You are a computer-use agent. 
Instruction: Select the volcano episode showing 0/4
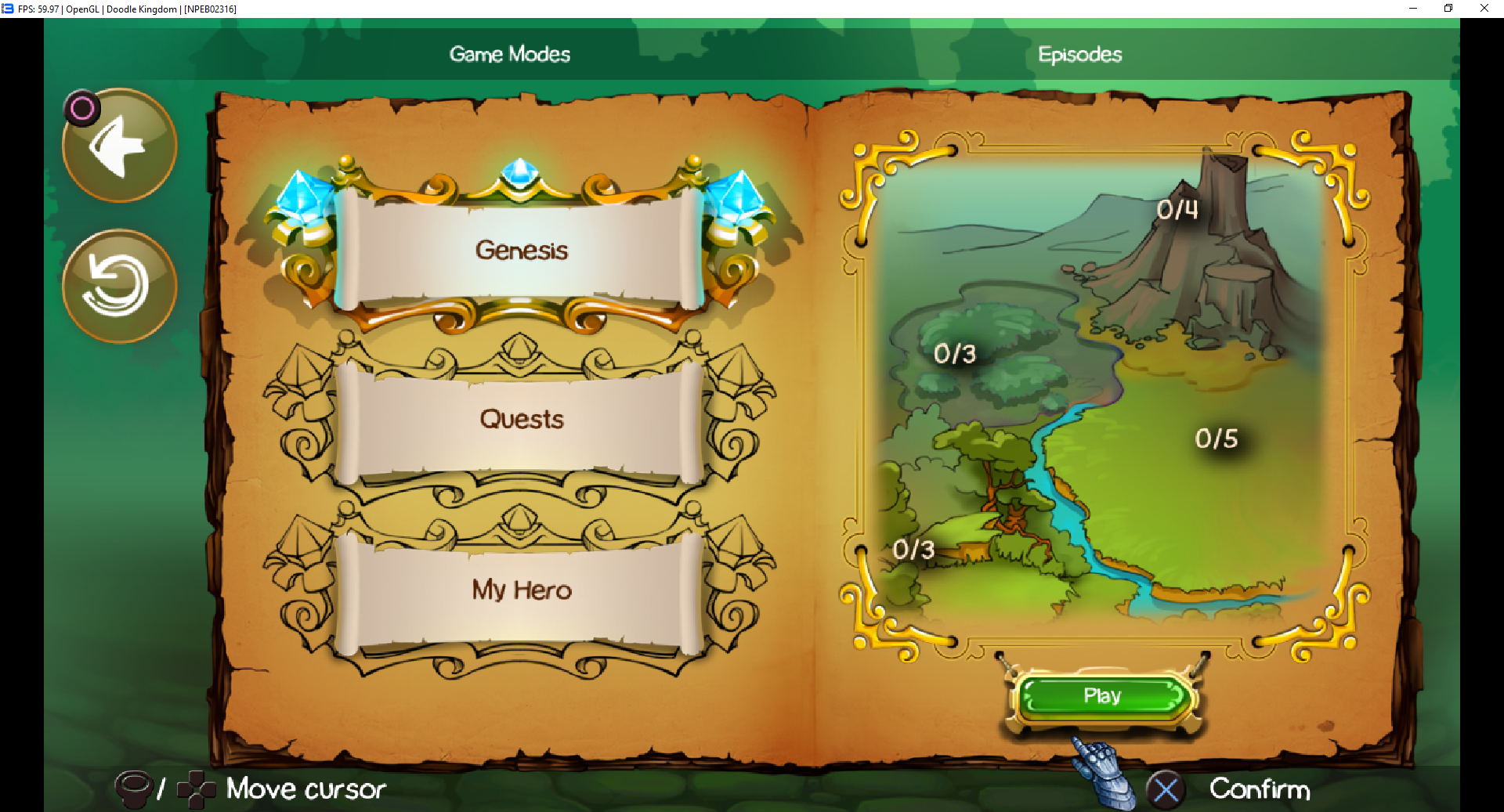(x=1177, y=210)
